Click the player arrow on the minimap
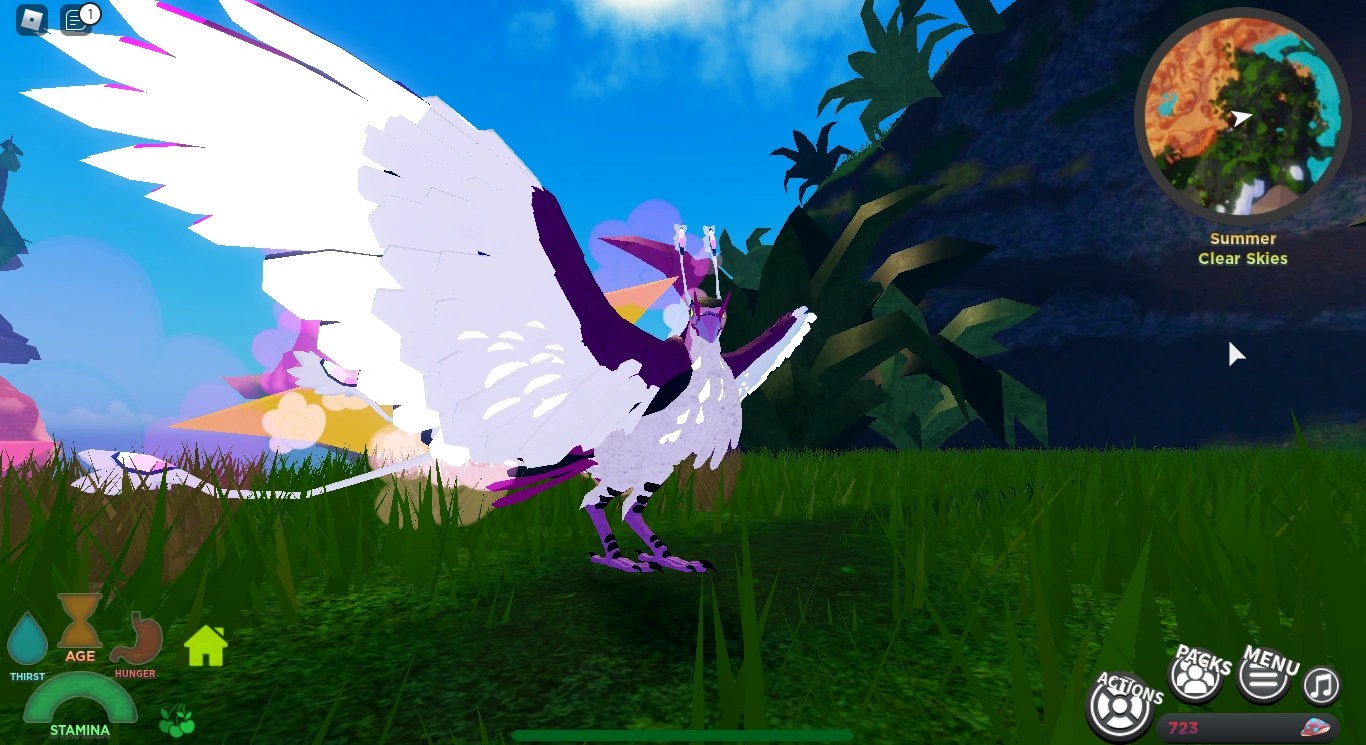Screen dimensions: 1366x745 pos(1240,118)
